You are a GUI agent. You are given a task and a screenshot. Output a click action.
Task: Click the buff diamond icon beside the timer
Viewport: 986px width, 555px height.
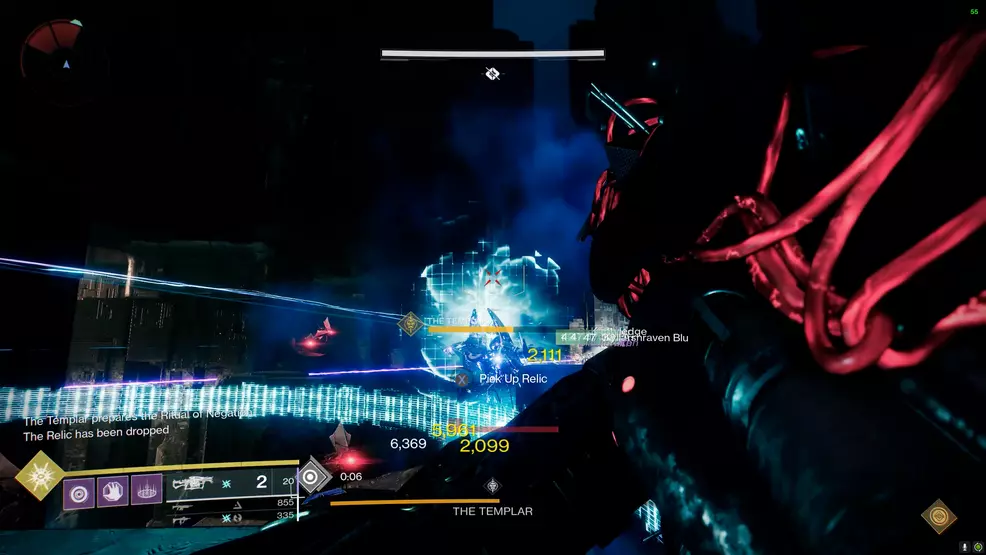pos(313,477)
